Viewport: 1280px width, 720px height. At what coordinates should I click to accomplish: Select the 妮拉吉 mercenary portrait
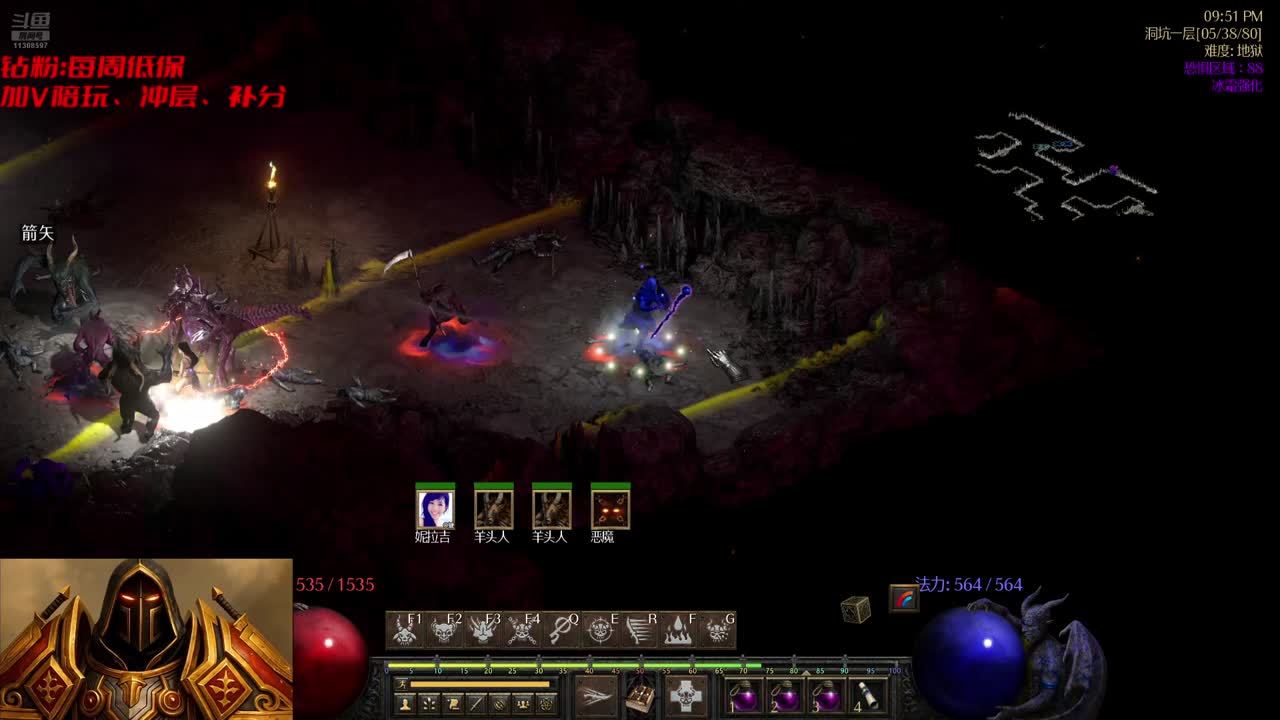coord(435,509)
